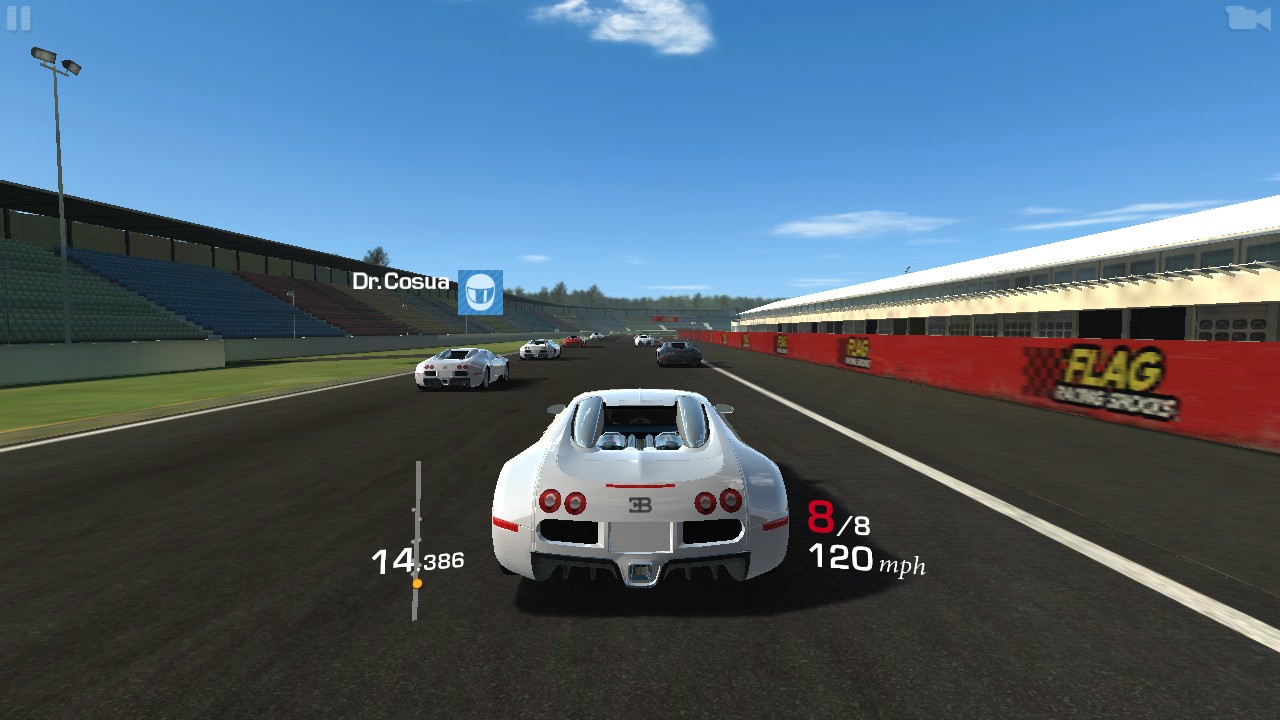The width and height of the screenshot is (1280, 720).
Task: Pause the race
Action: [x=18, y=18]
